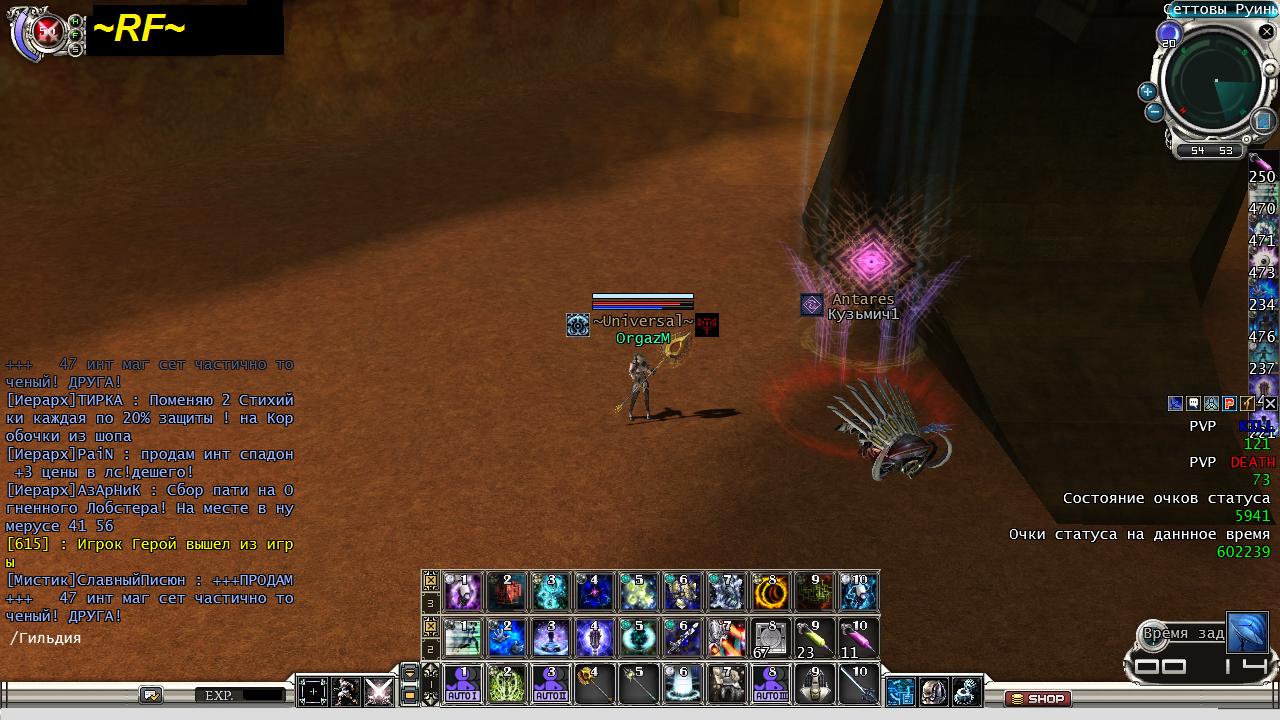Click the circular radar minimap

pyautogui.click(x=1214, y=84)
